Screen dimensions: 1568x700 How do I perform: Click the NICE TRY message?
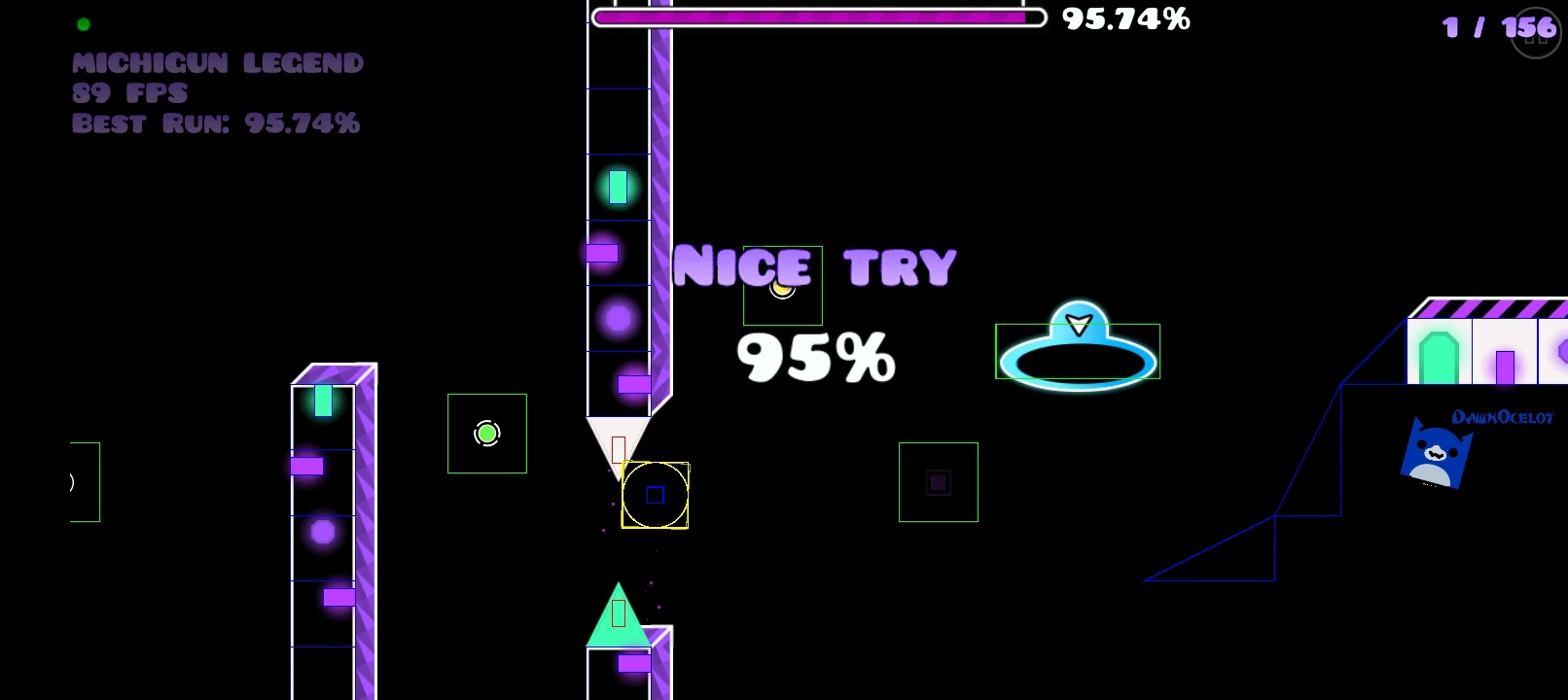click(x=815, y=265)
